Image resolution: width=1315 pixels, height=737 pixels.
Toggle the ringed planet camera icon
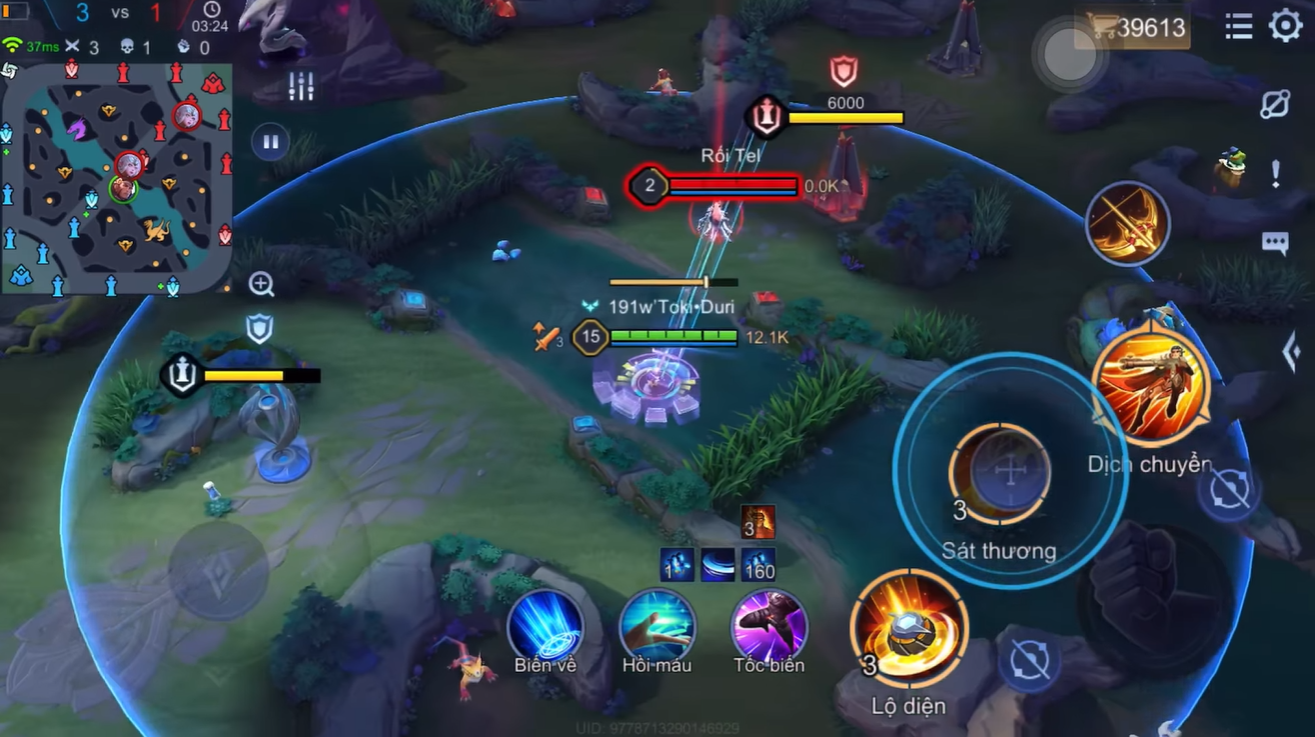point(1275,104)
